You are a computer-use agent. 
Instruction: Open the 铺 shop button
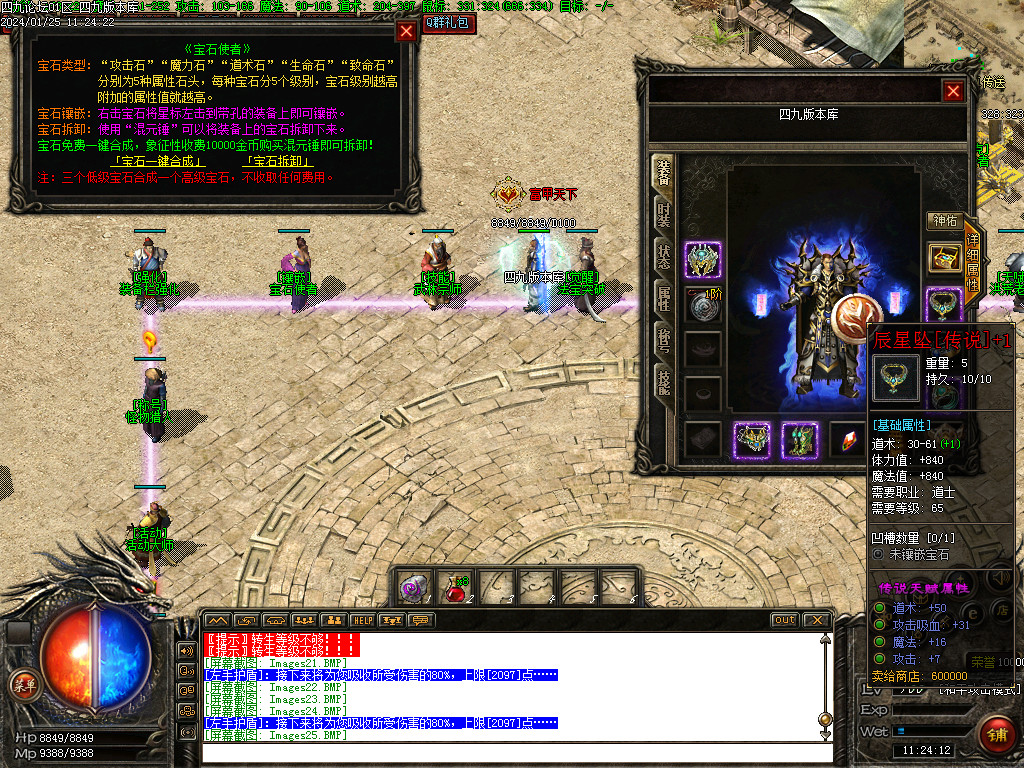[995, 734]
